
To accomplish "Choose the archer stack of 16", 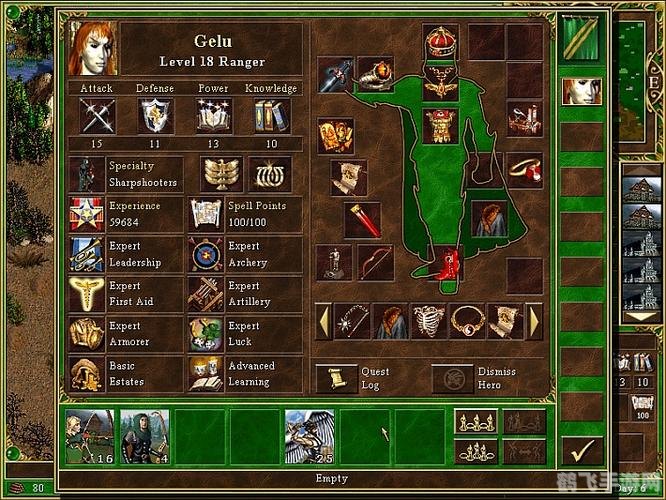I will click(x=91, y=436).
